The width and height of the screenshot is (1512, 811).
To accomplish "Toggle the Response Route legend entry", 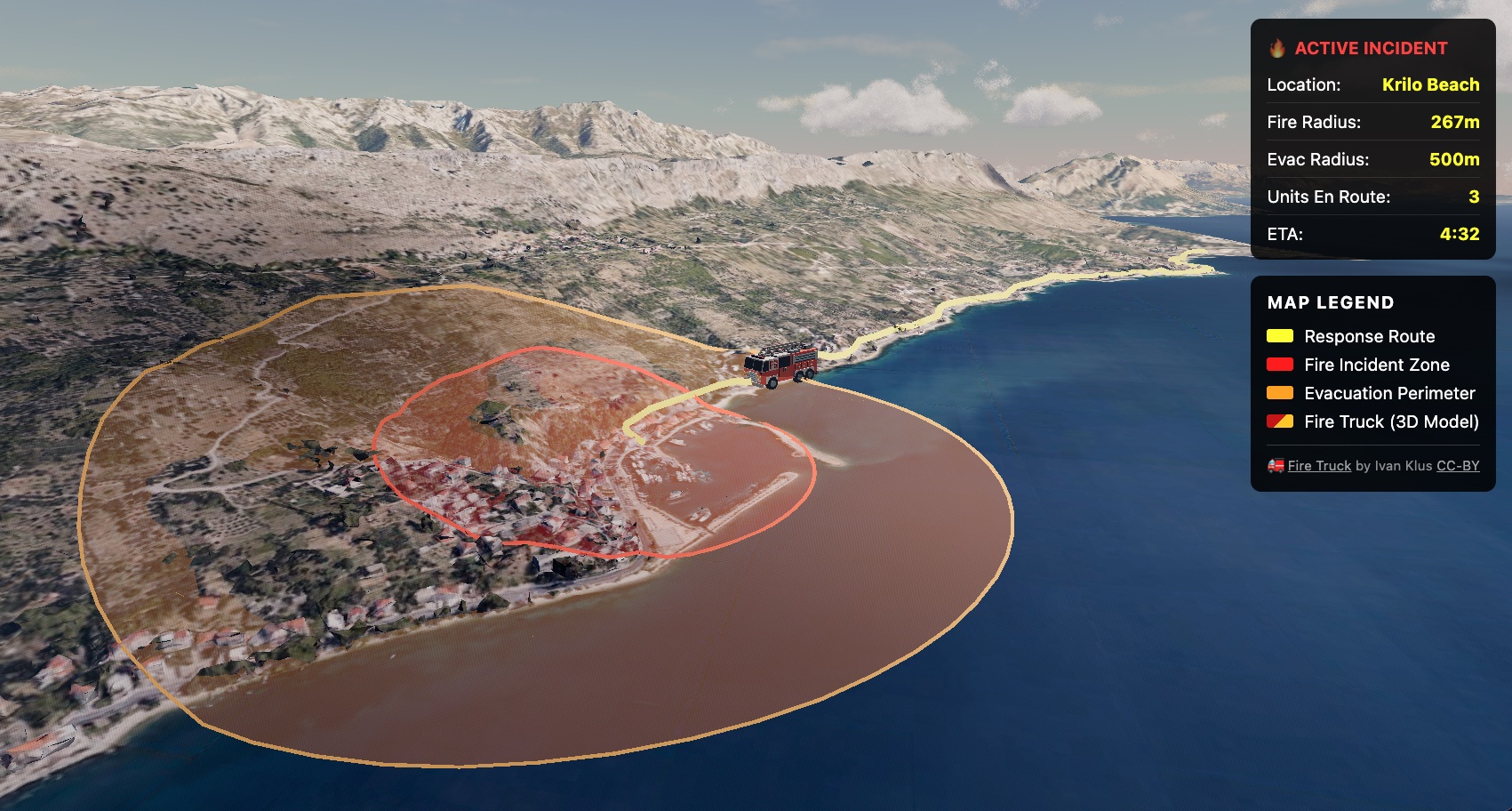I will pyautogui.click(x=1369, y=336).
